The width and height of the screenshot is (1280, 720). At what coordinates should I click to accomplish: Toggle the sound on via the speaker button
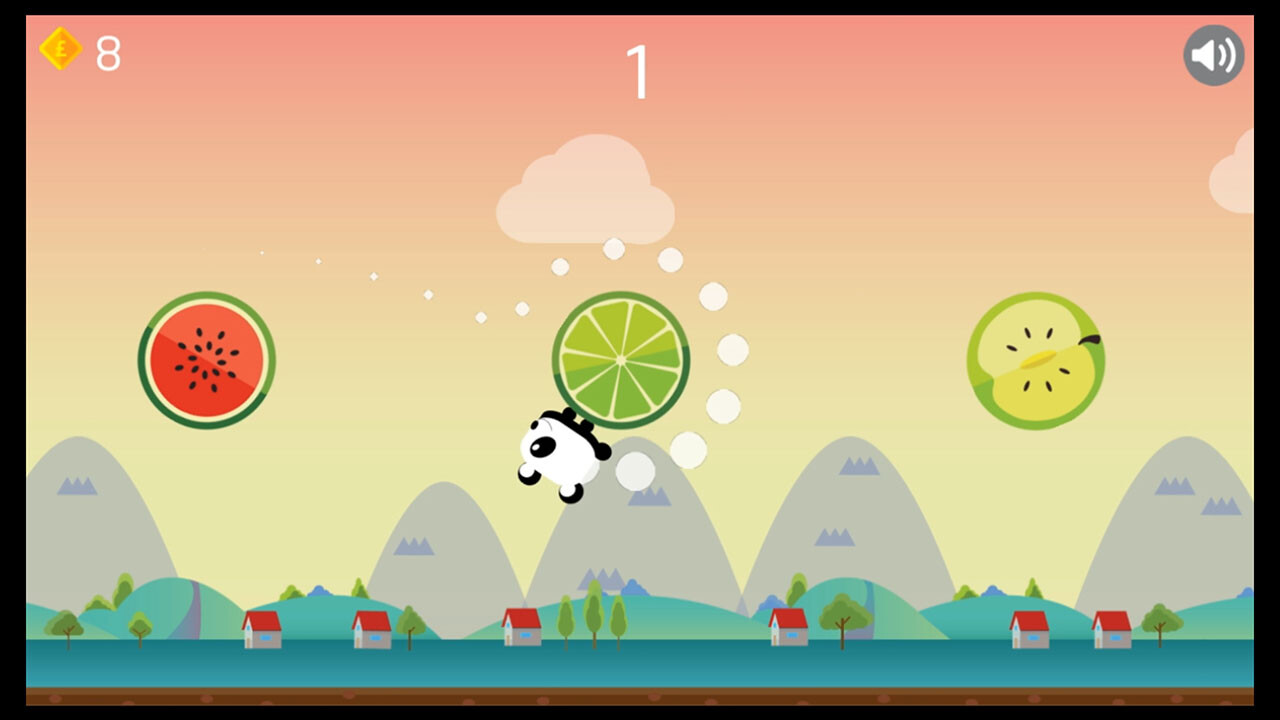[1213, 55]
